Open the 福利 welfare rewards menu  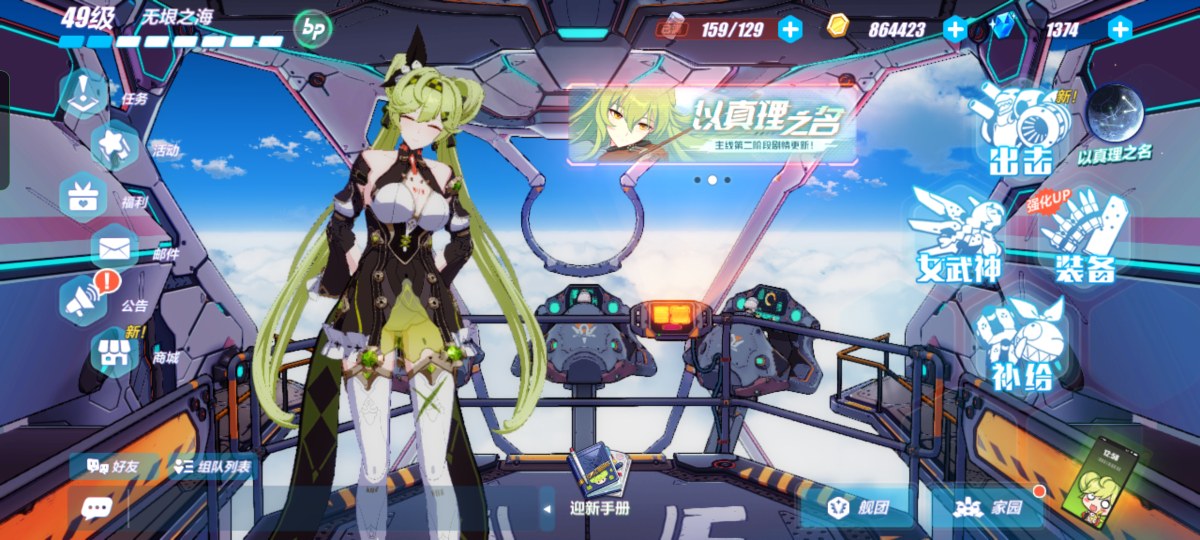point(85,196)
